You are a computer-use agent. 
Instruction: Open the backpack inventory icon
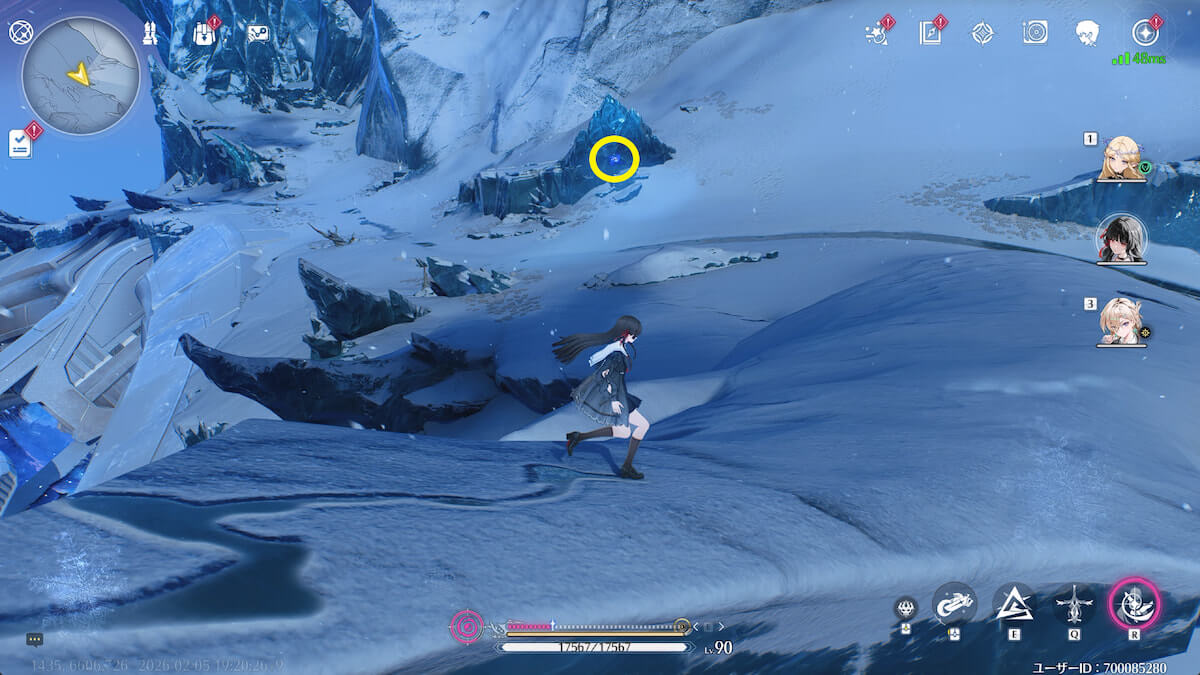click(205, 33)
